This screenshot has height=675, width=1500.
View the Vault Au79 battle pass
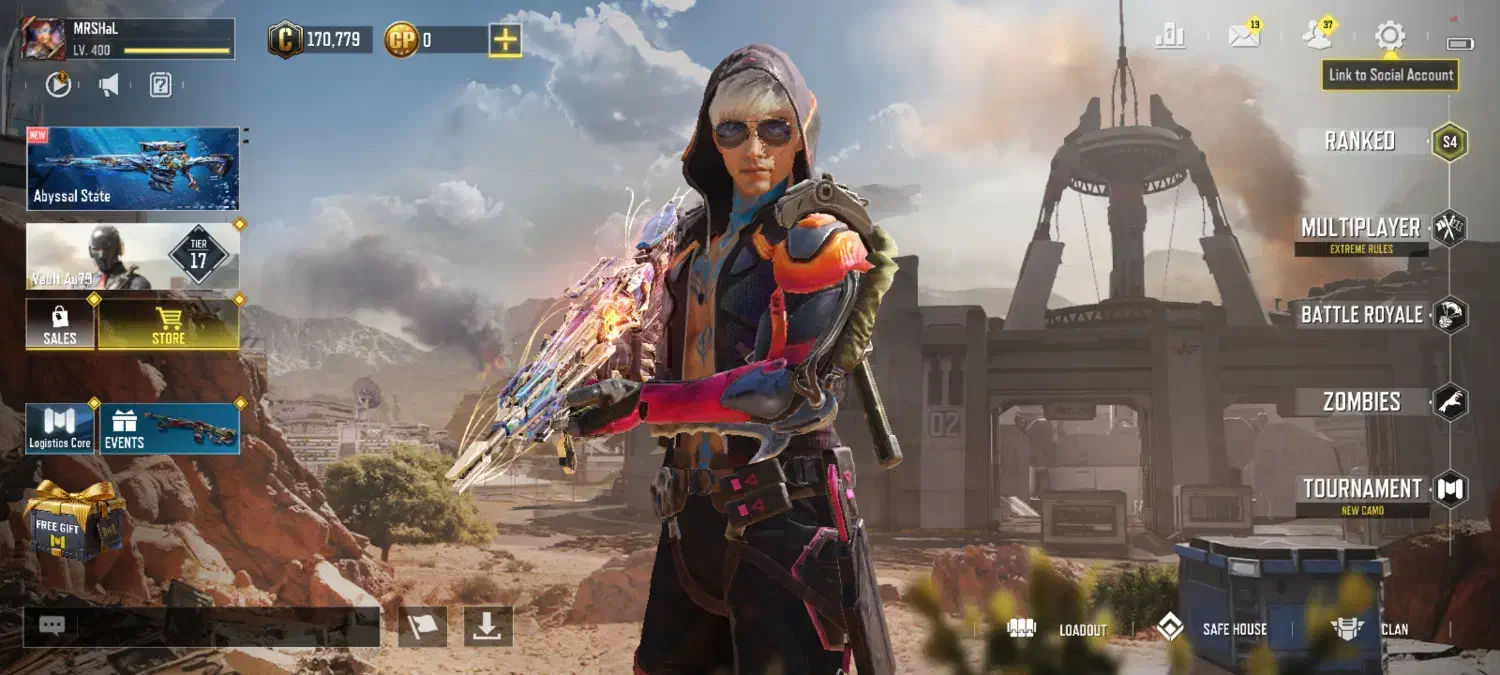click(x=133, y=256)
